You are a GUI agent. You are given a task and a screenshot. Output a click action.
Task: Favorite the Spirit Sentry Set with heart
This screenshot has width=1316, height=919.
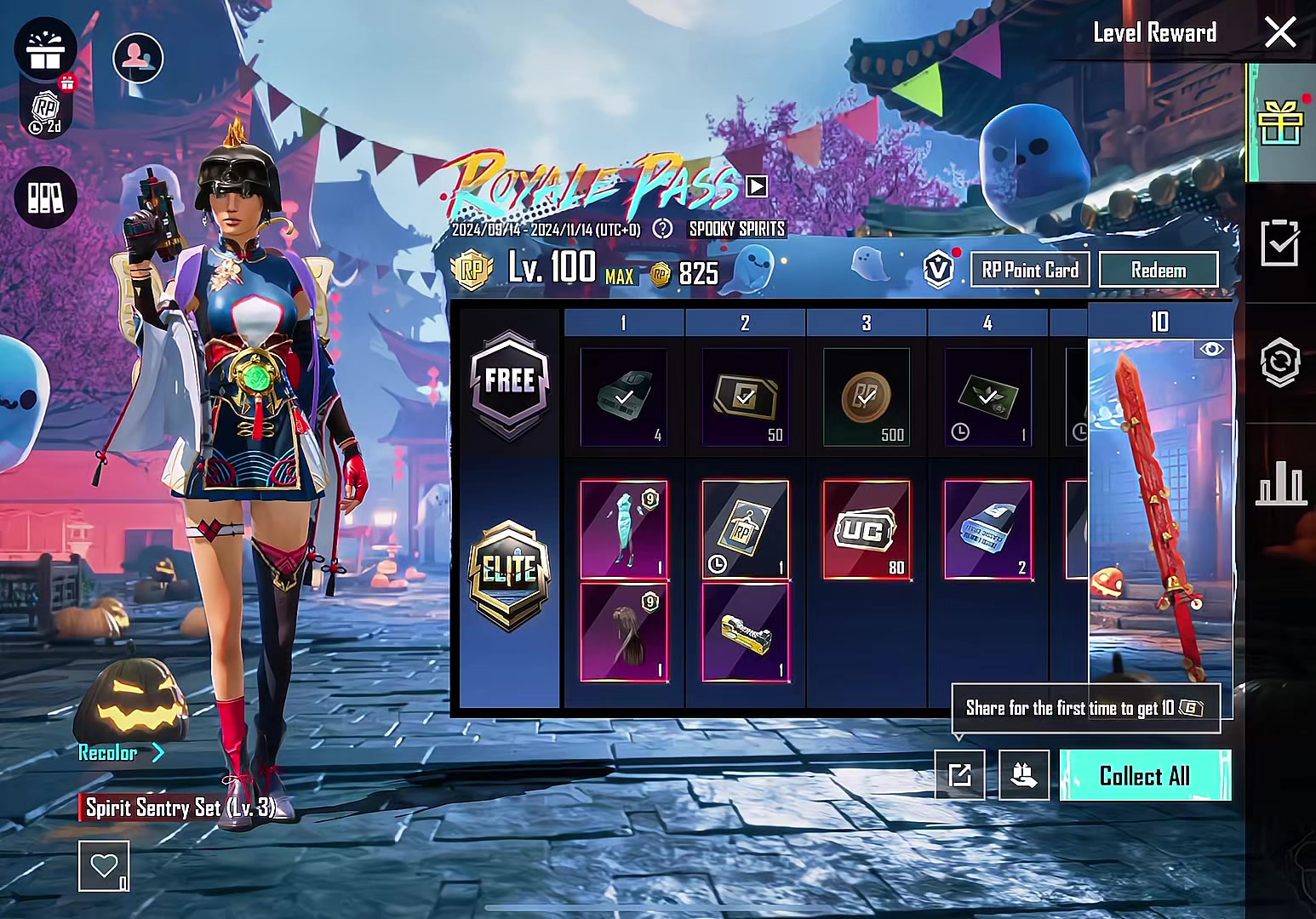[x=104, y=865]
